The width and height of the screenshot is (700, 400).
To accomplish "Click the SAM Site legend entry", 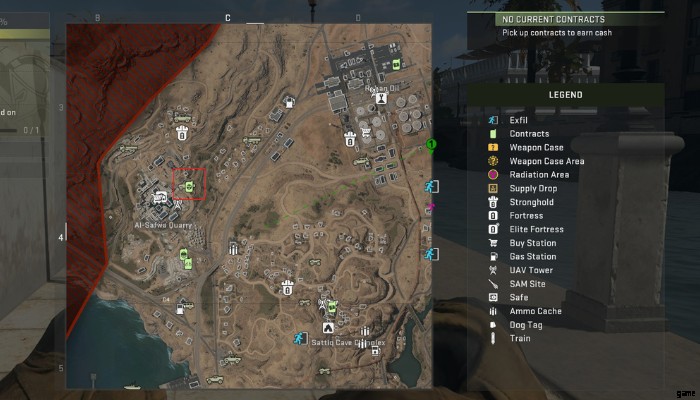I will (526, 284).
